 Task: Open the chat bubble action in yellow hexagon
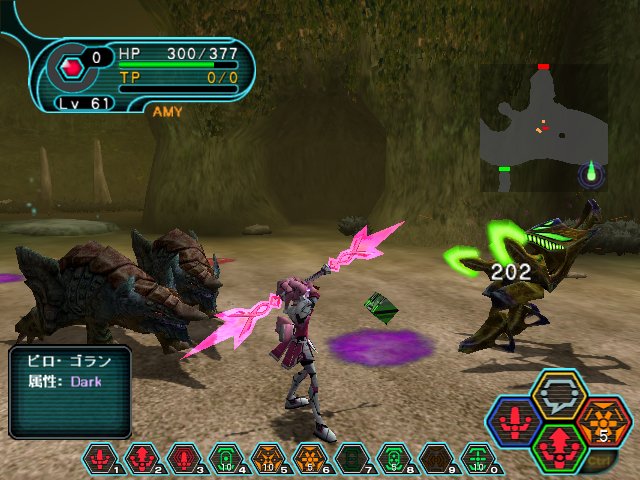[x=559, y=394]
